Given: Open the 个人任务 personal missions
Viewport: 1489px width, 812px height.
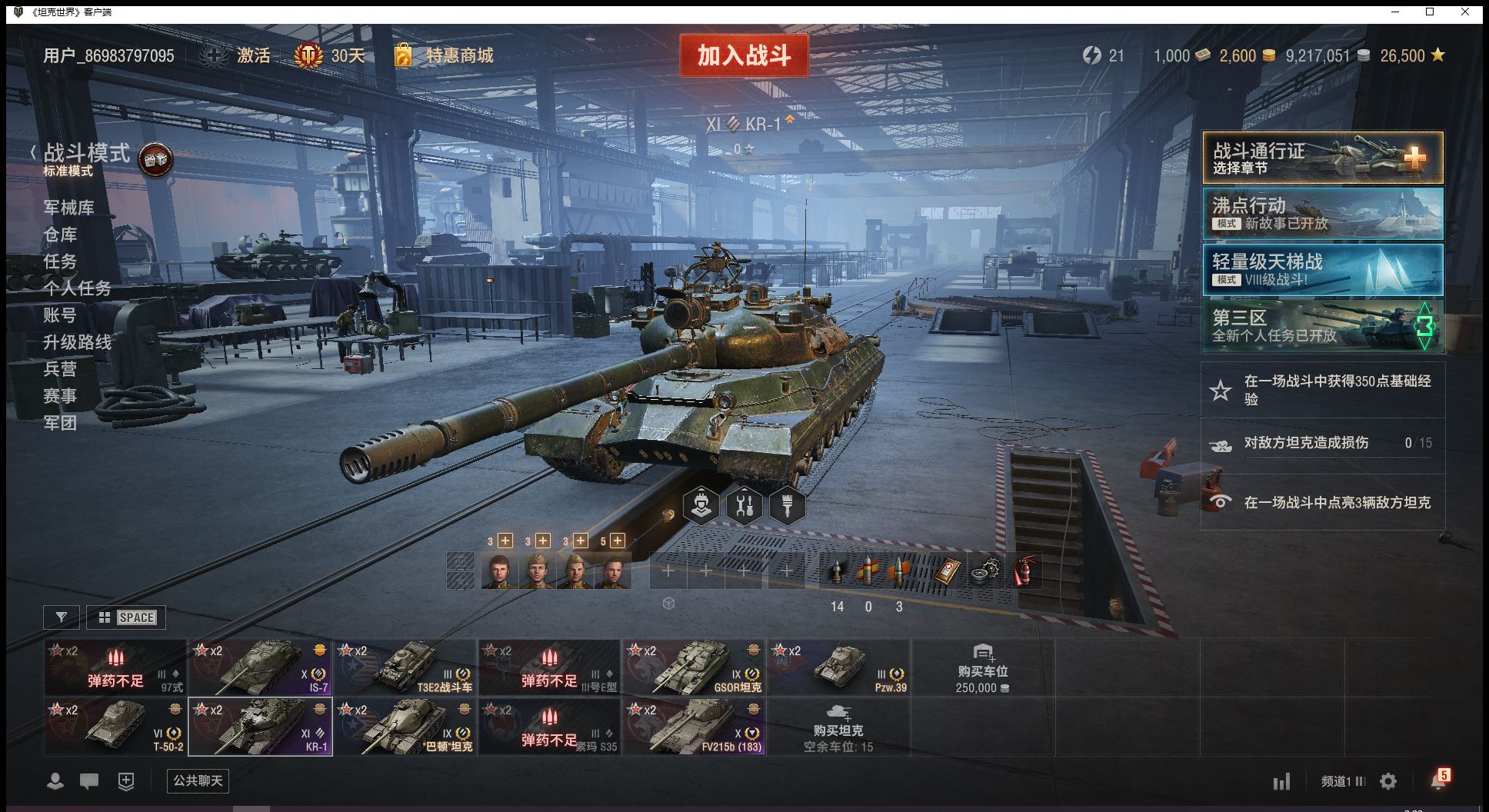Looking at the screenshot, I should 77,288.
